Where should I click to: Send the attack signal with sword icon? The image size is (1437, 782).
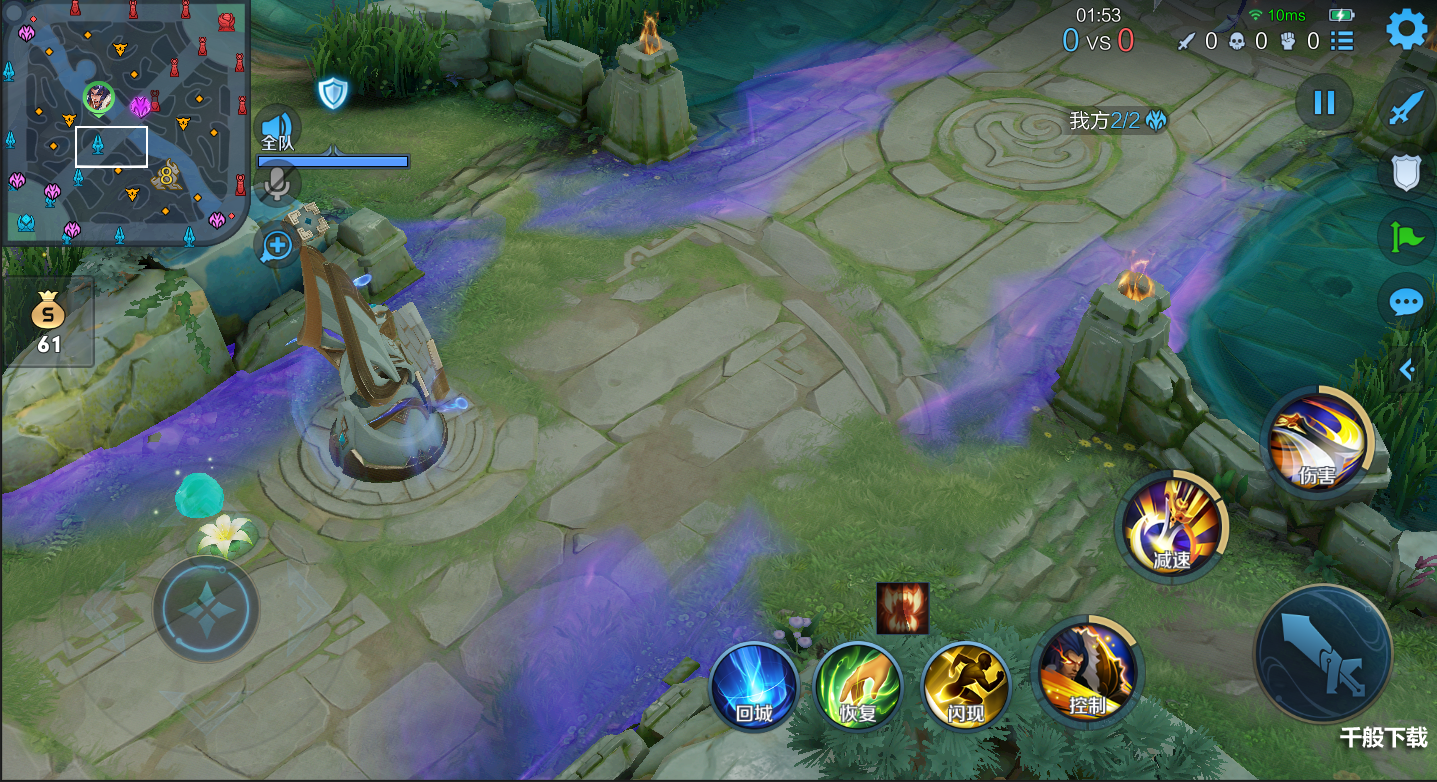(1406, 108)
